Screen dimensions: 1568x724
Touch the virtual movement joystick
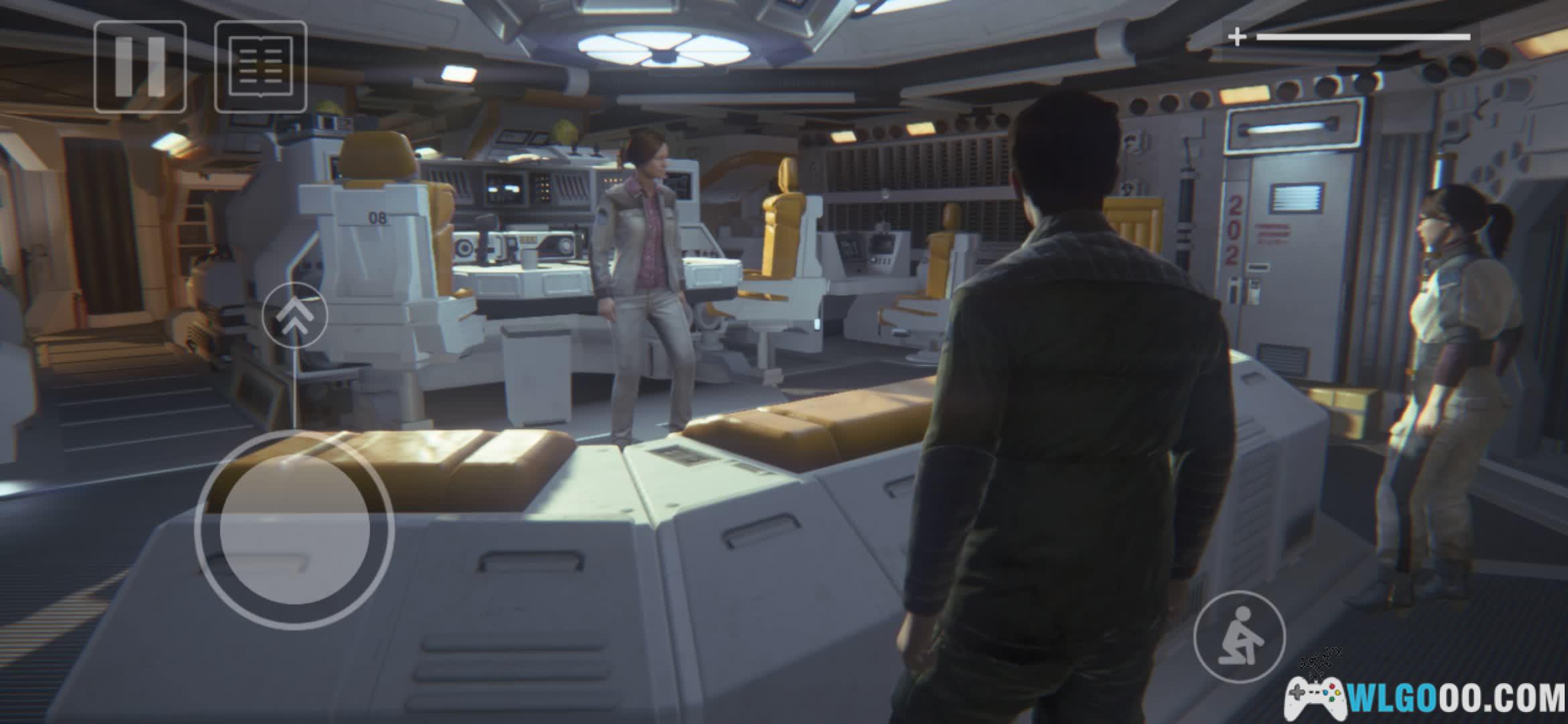[x=295, y=530]
